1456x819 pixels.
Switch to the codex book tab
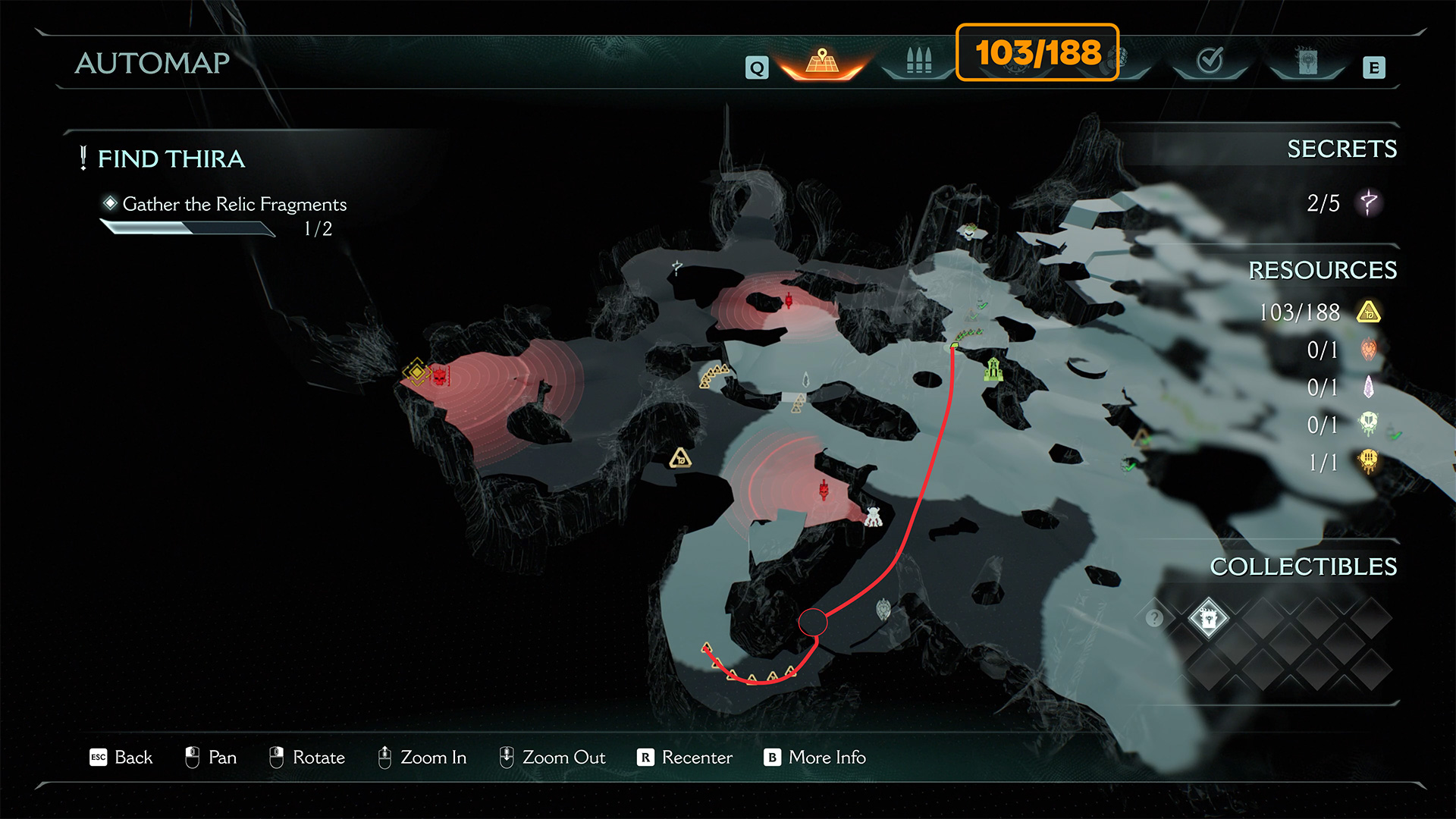pos(1307,61)
